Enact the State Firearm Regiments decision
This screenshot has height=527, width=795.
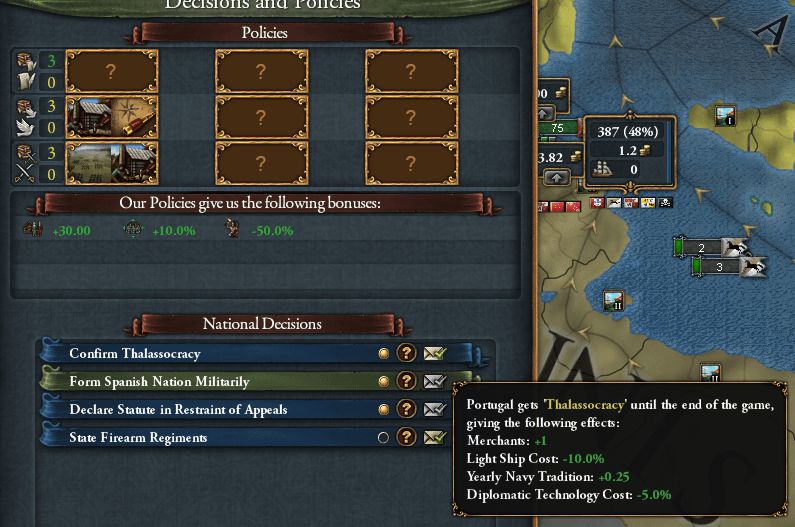tap(435, 438)
